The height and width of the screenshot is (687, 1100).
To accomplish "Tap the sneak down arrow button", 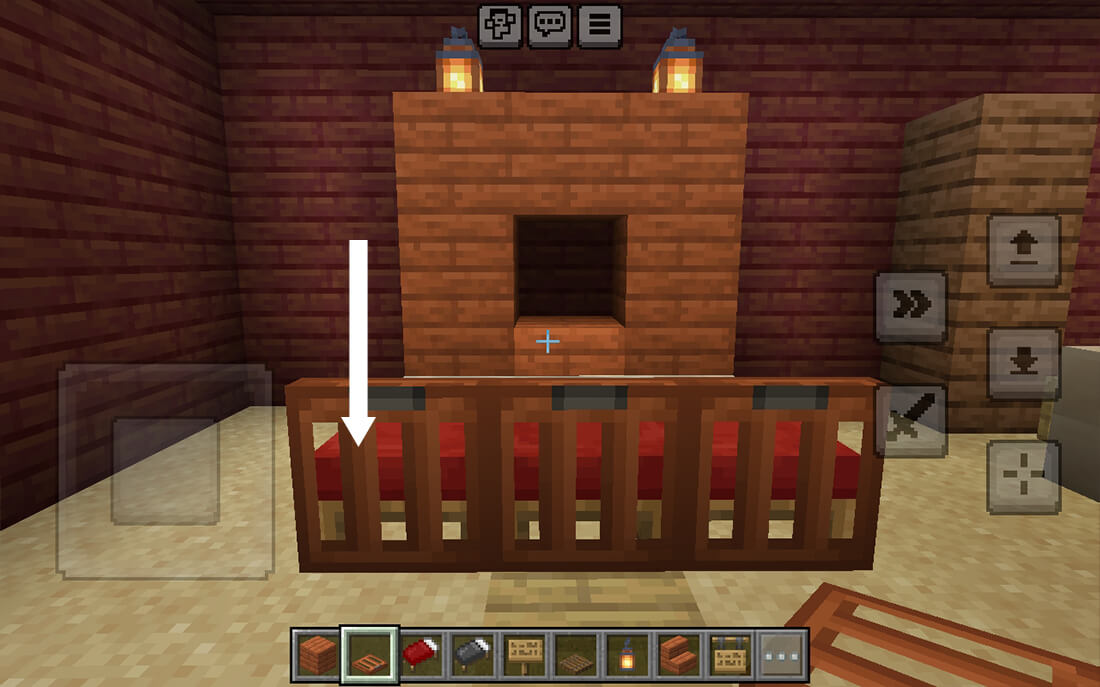I will pos(1024,363).
